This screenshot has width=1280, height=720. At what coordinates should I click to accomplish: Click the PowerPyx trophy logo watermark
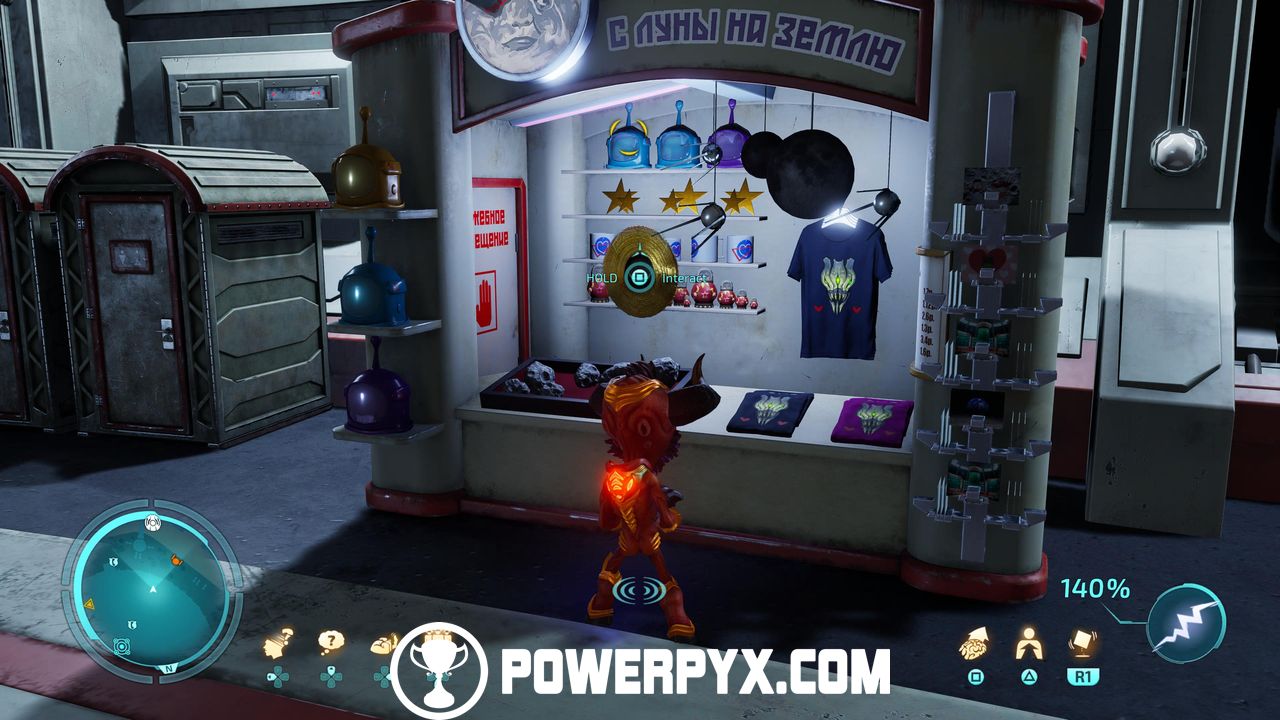click(438, 671)
